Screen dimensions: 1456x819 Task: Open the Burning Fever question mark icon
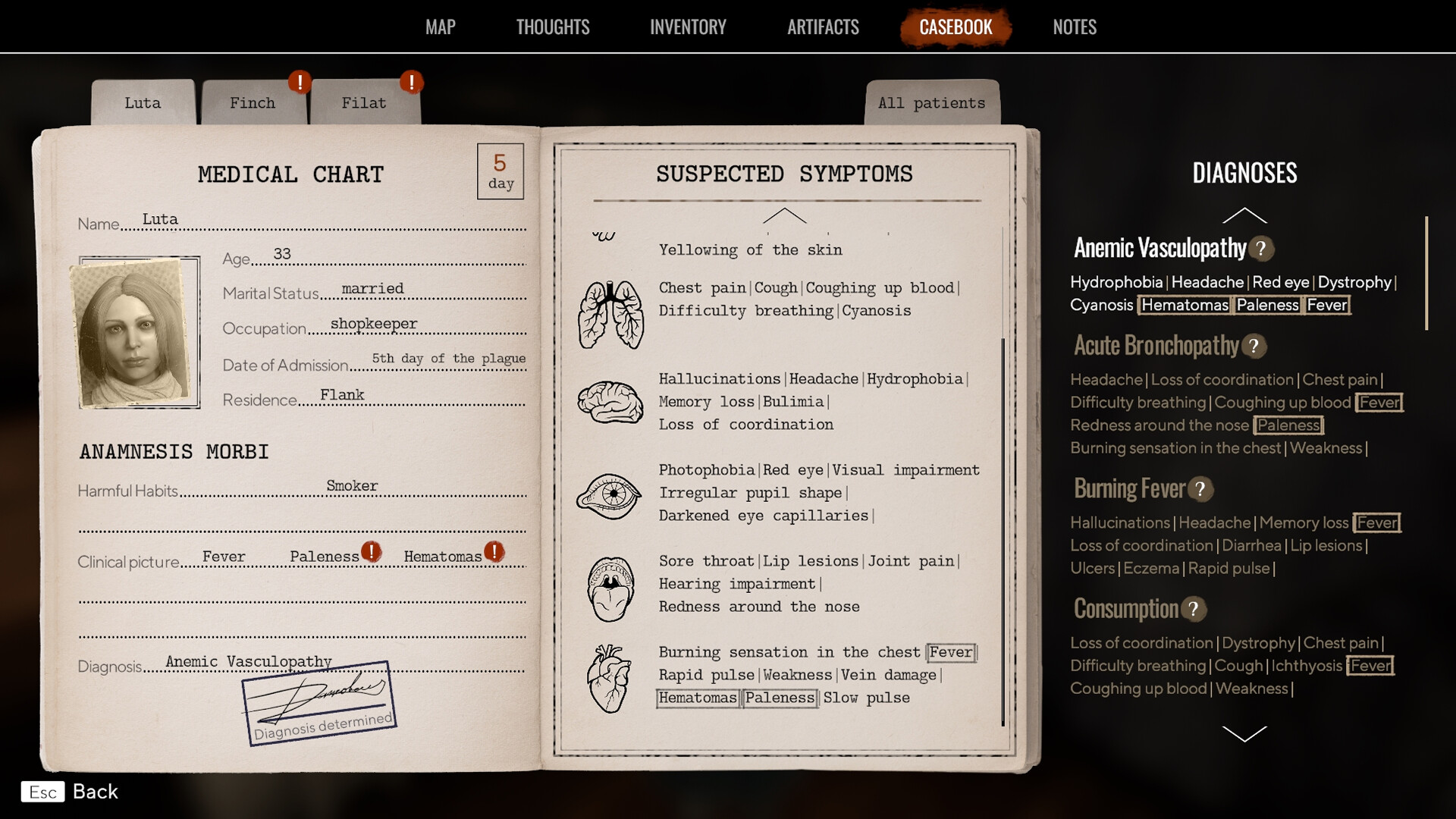1200,490
